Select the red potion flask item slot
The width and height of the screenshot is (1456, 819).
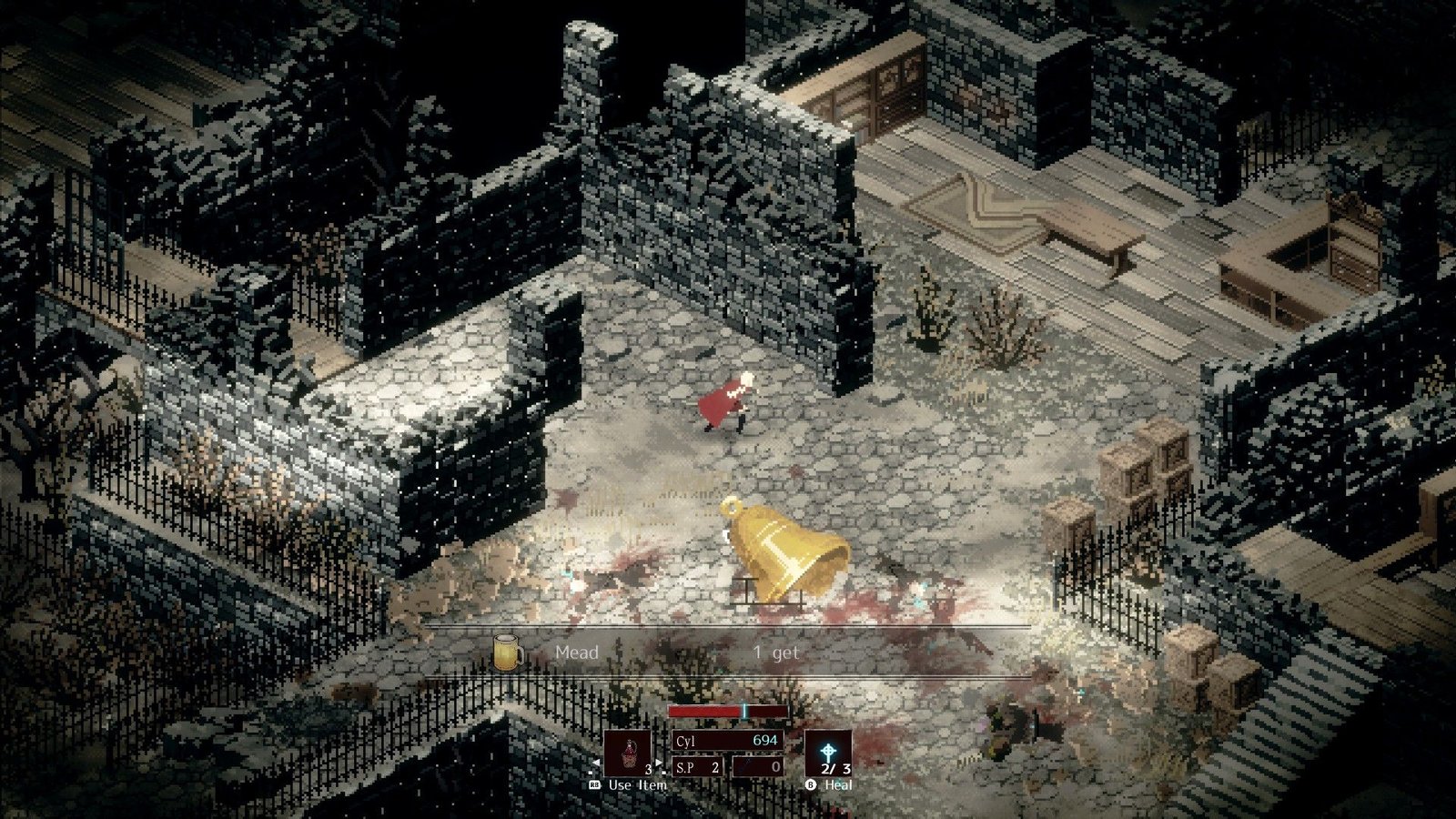tap(628, 753)
